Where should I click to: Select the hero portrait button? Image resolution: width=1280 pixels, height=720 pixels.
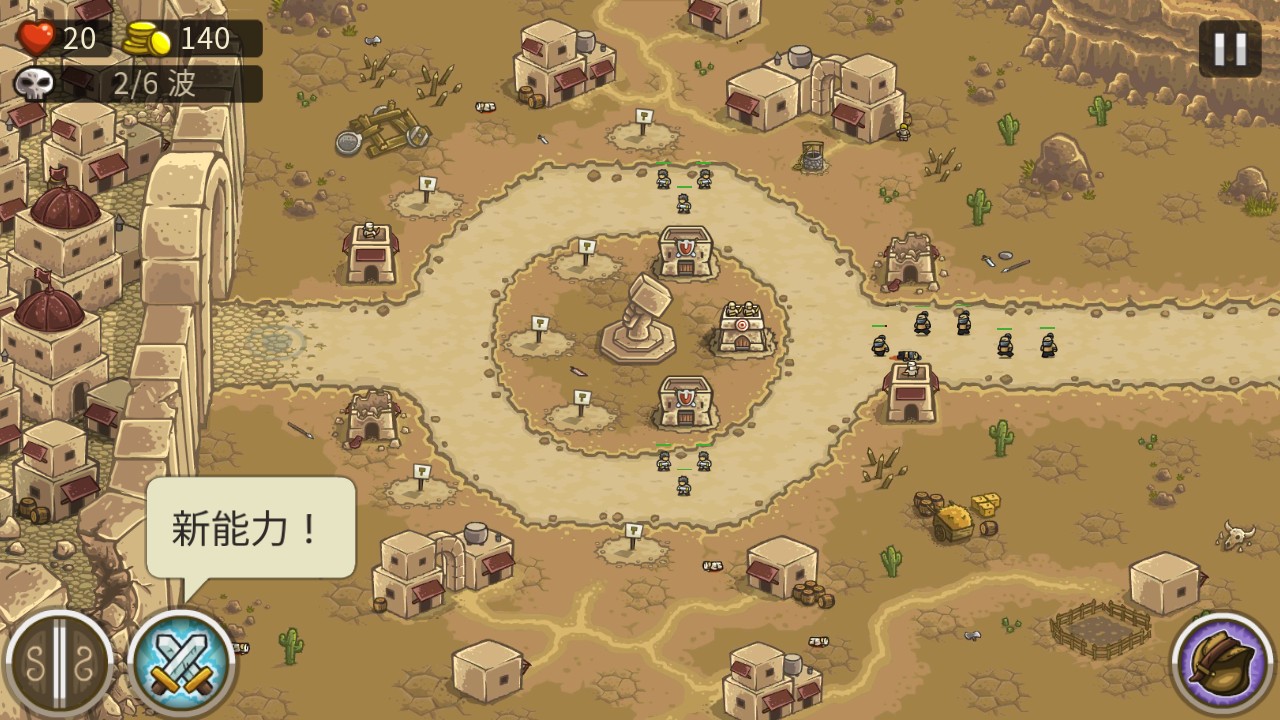point(1222,664)
